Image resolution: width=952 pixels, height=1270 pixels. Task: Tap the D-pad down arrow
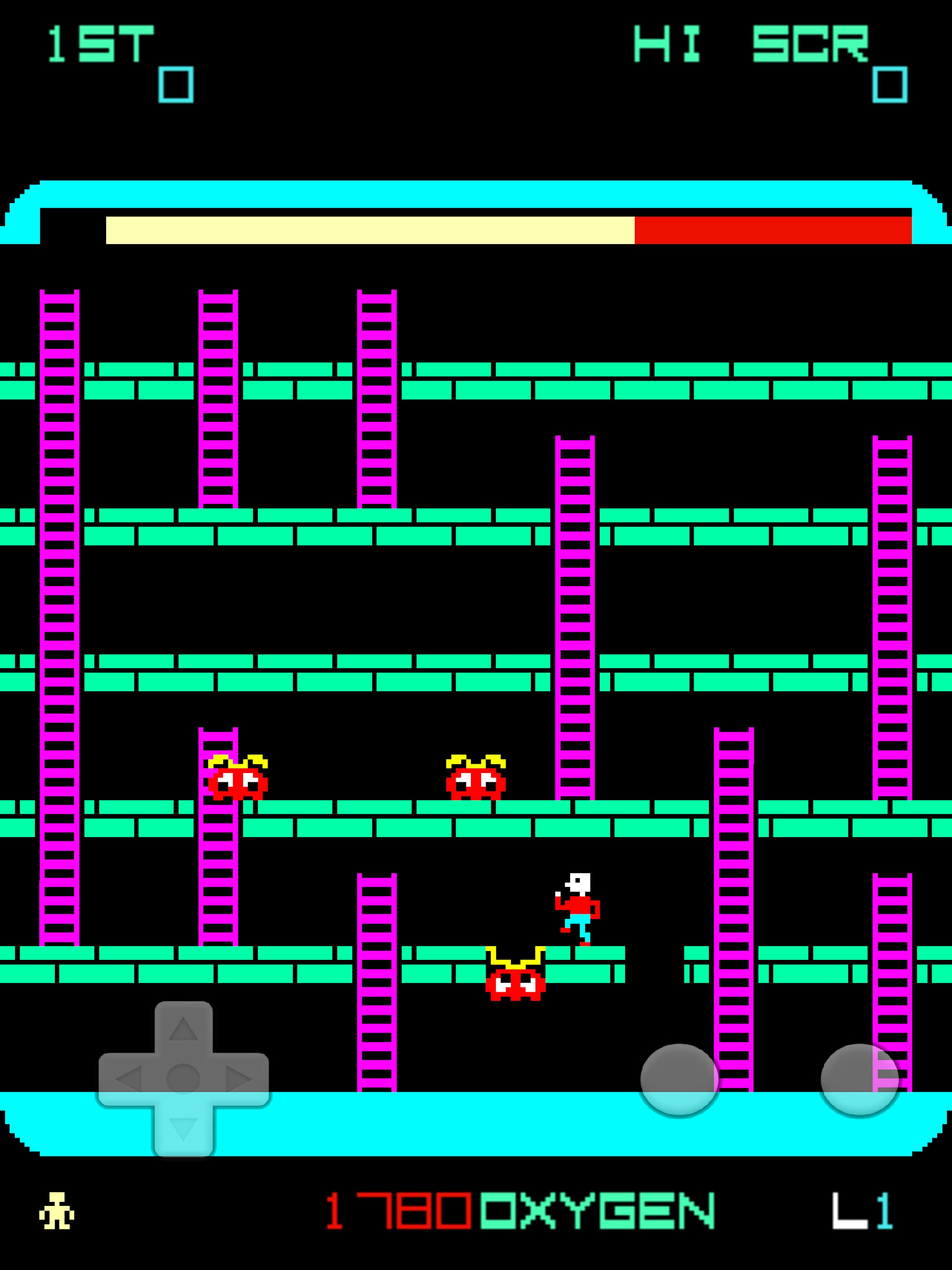tap(183, 1129)
